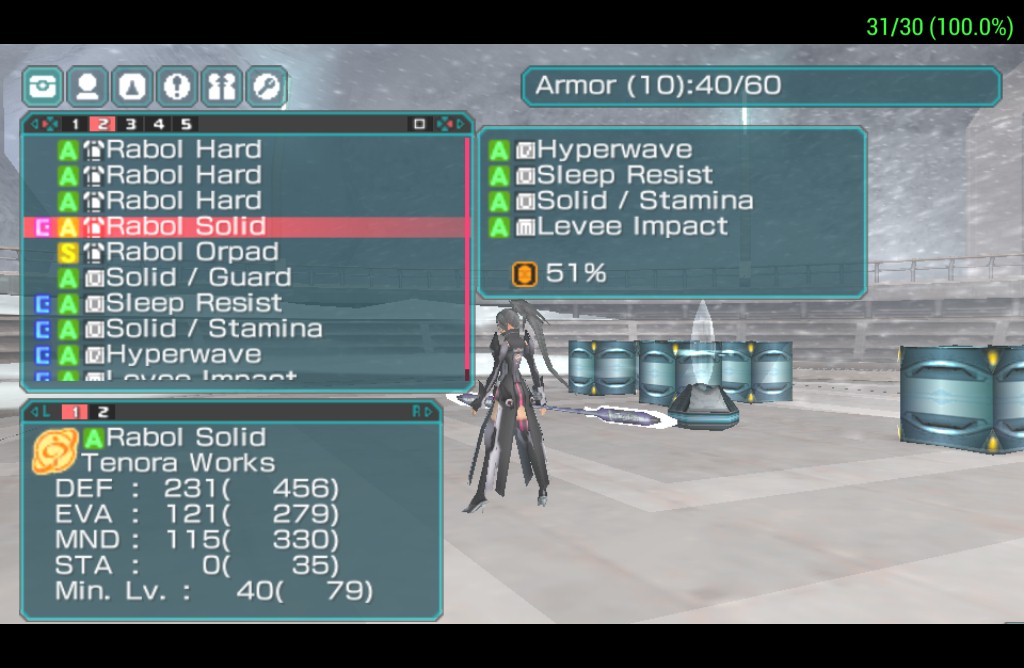
Task: Switch to inventory page 3
Action: tap(130, 124)
